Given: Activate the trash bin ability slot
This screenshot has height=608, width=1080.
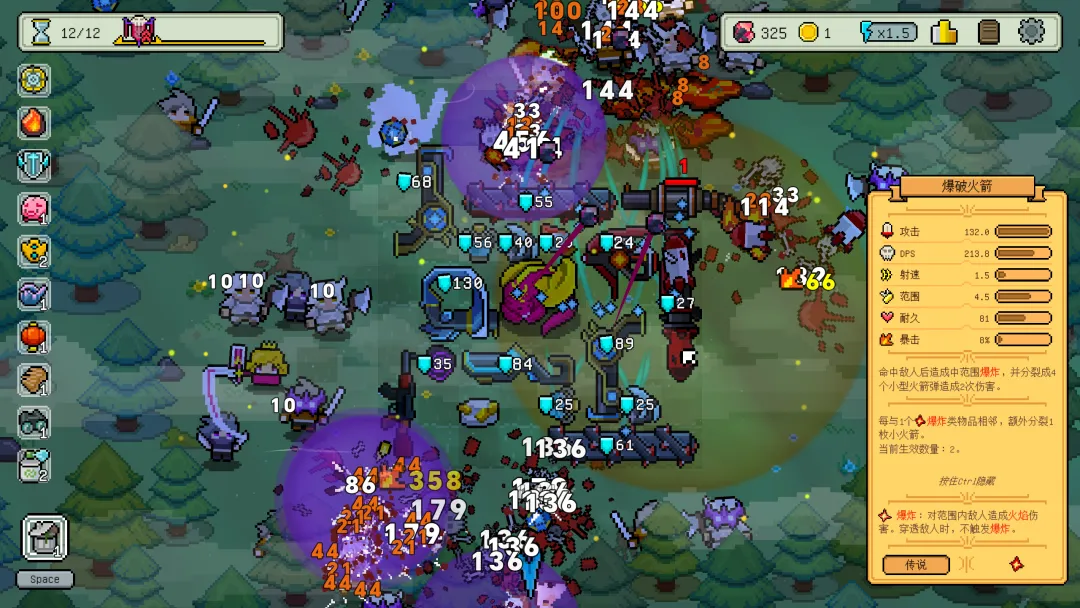Looking at the screenshot, I should [44, 539].
